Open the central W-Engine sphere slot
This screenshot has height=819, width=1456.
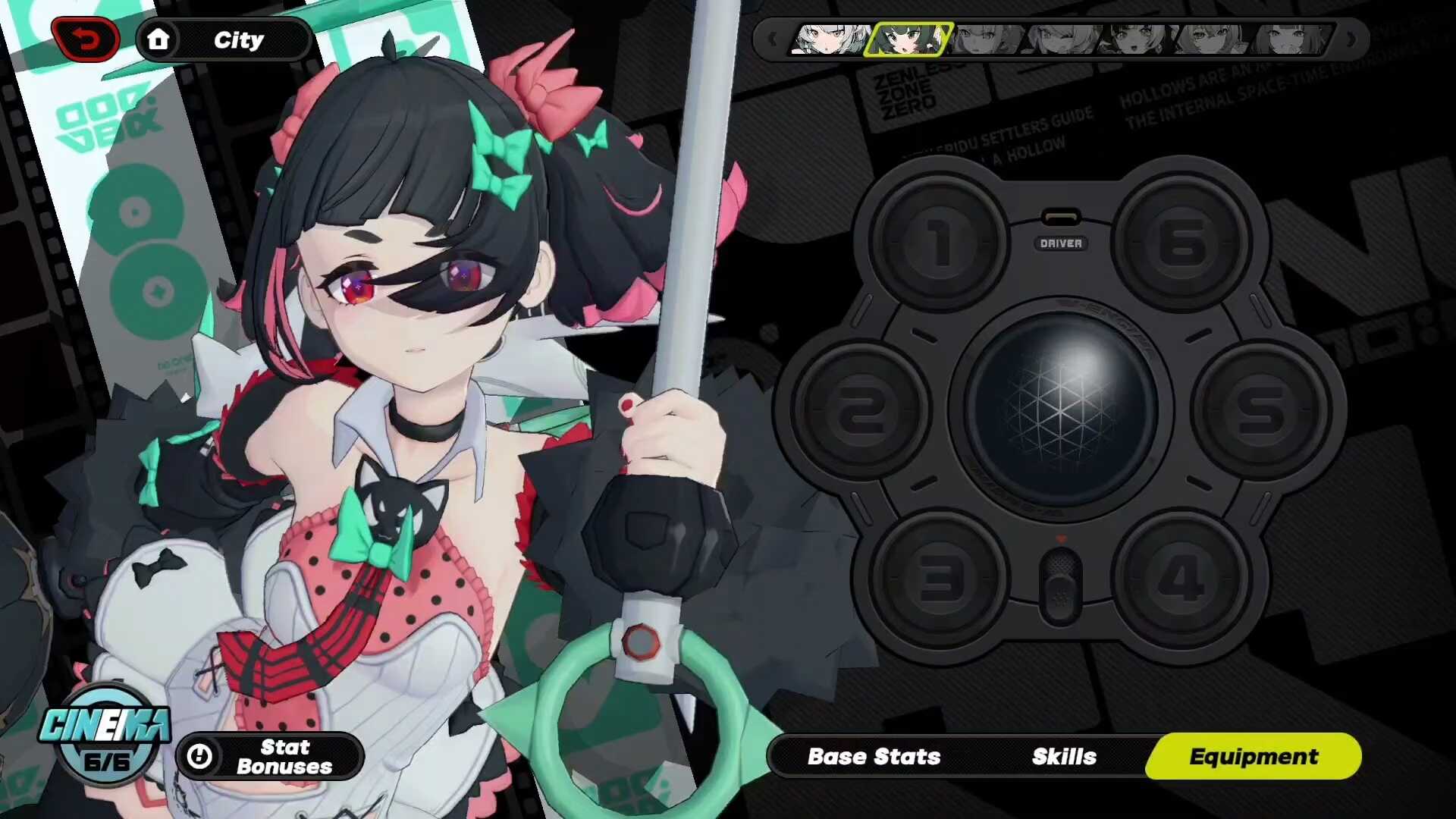pos(1061,409)
